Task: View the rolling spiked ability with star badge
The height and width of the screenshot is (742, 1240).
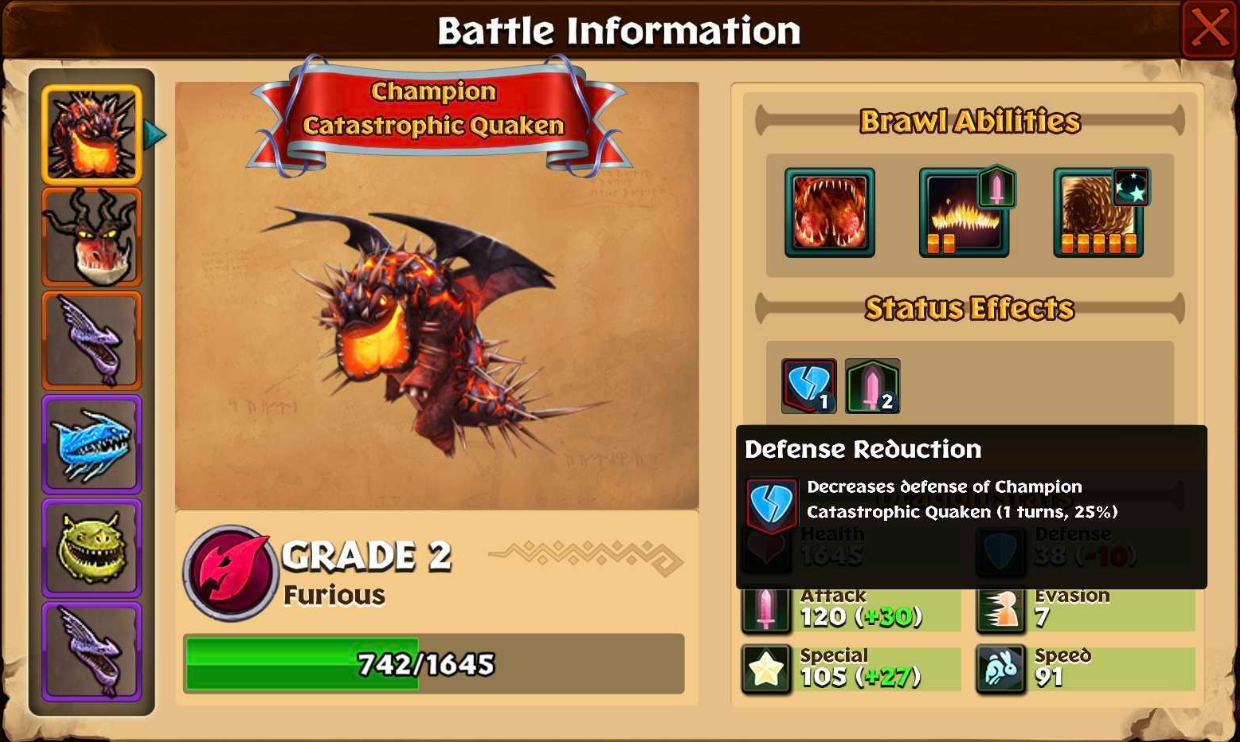Action: tap(1098, 212)
